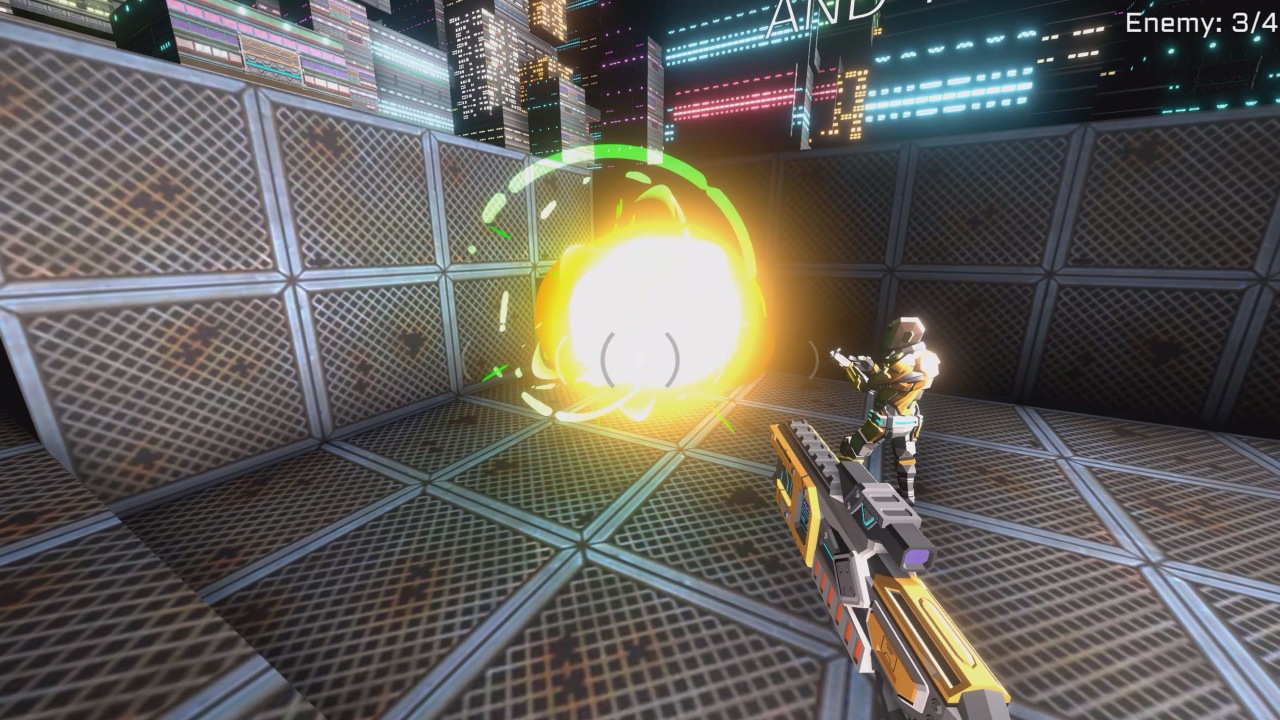Screen dimensions: 1280x720
Task: Click the robot's orange helmet
Action: click(905, 330)
